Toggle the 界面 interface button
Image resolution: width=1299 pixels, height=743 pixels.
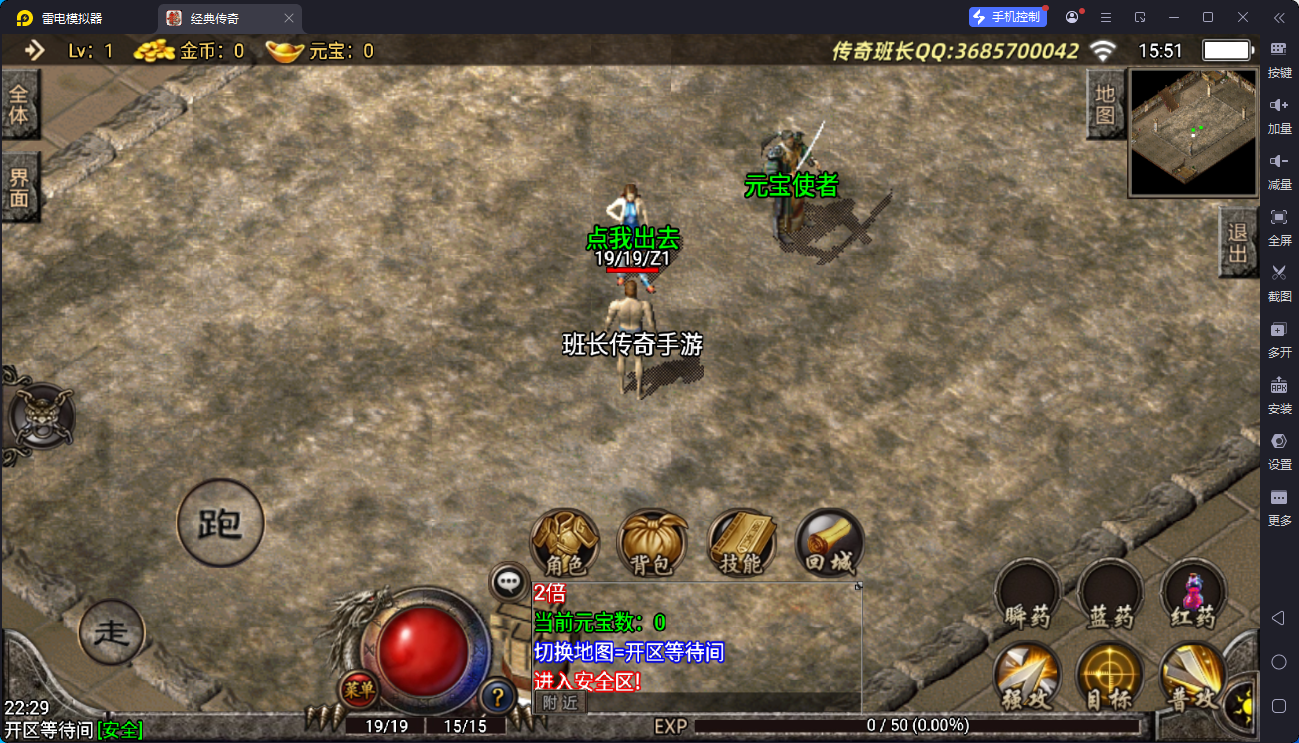tap(19, 188)
